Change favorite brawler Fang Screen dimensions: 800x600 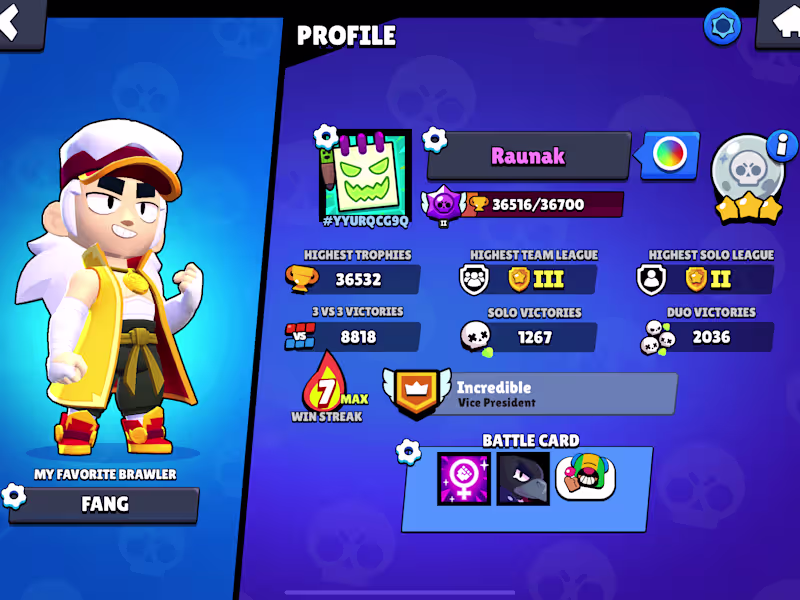coord(104,504)
